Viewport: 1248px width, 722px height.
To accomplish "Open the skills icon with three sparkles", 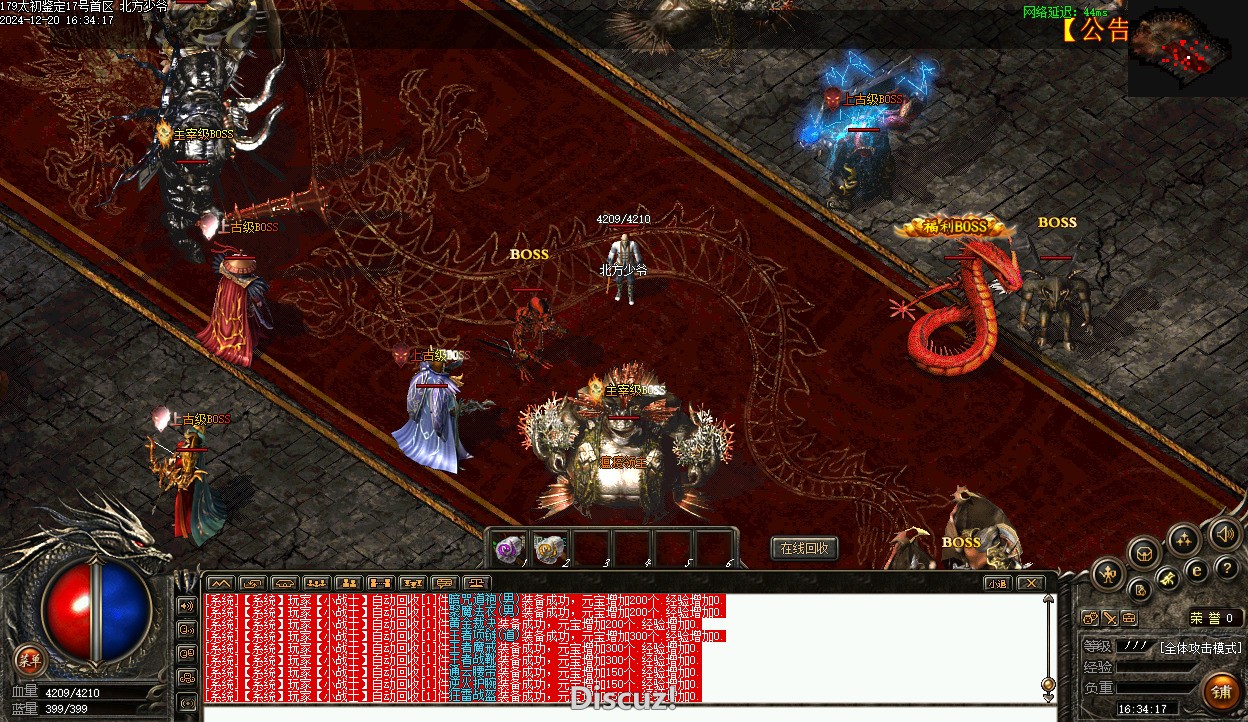I will (x=1184, y=540).
